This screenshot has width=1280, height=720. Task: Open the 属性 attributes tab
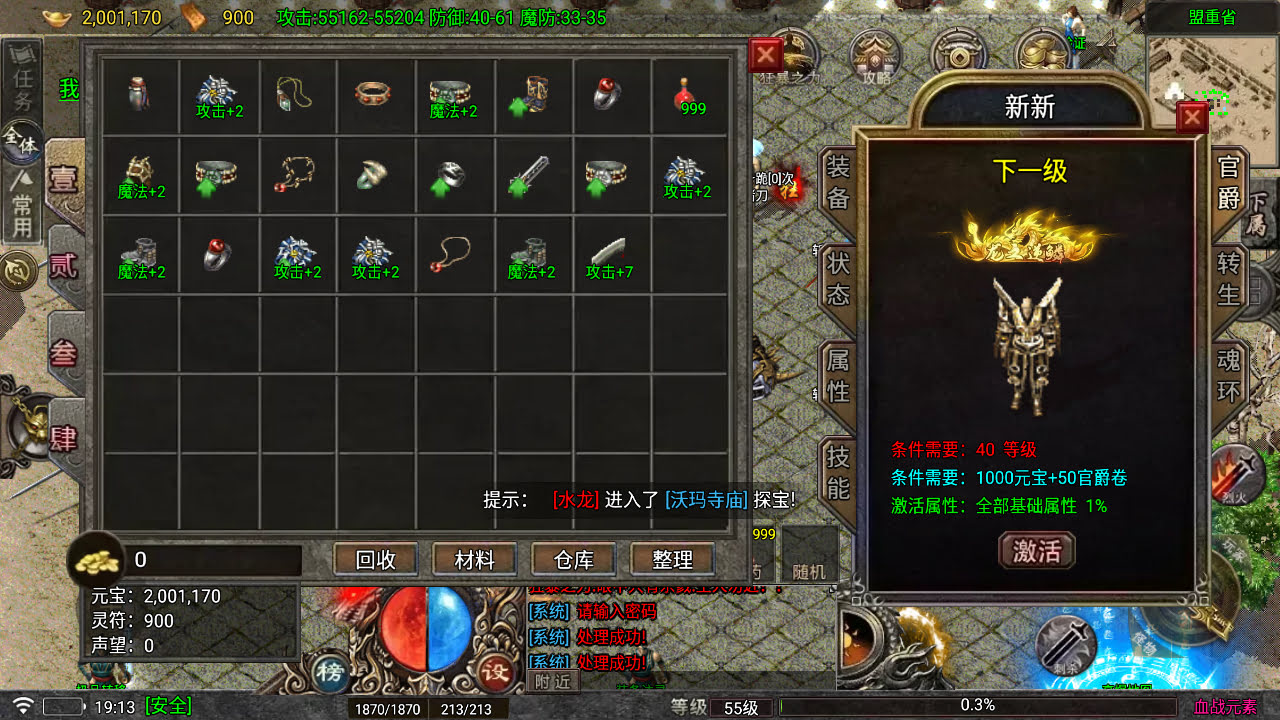click(837, 375)
